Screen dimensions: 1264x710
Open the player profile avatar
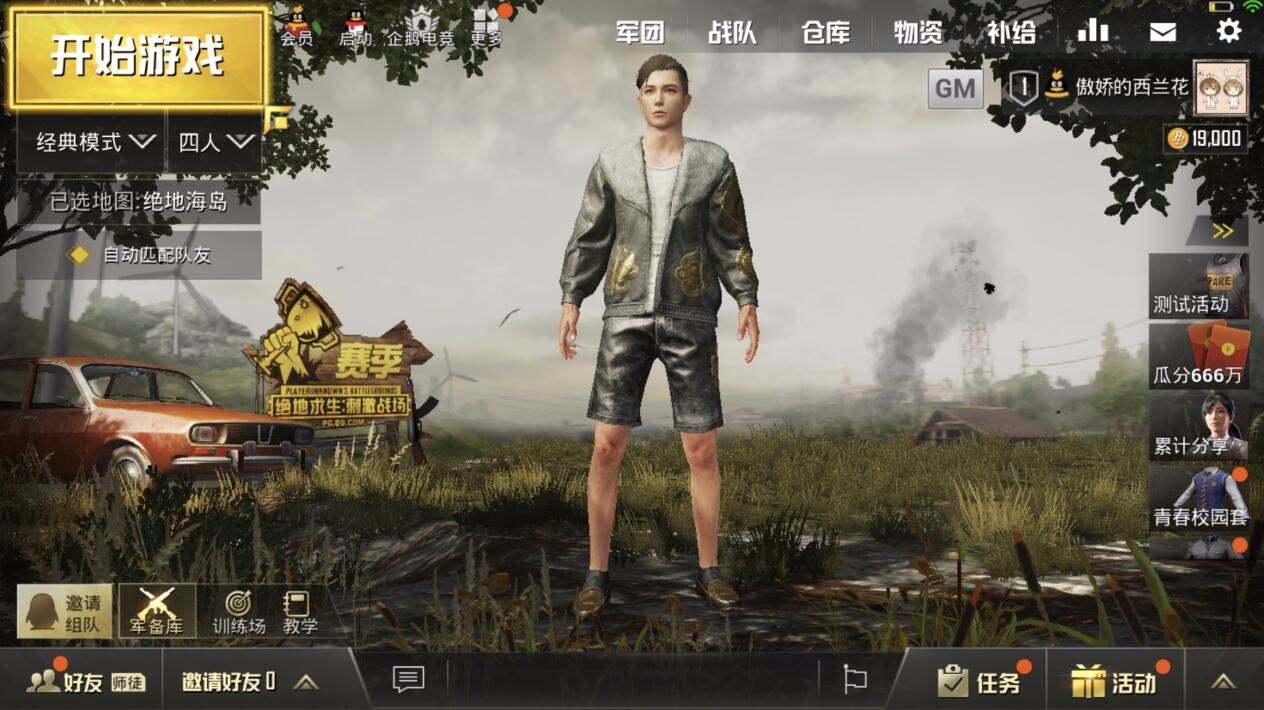[x=1220, y=88]
